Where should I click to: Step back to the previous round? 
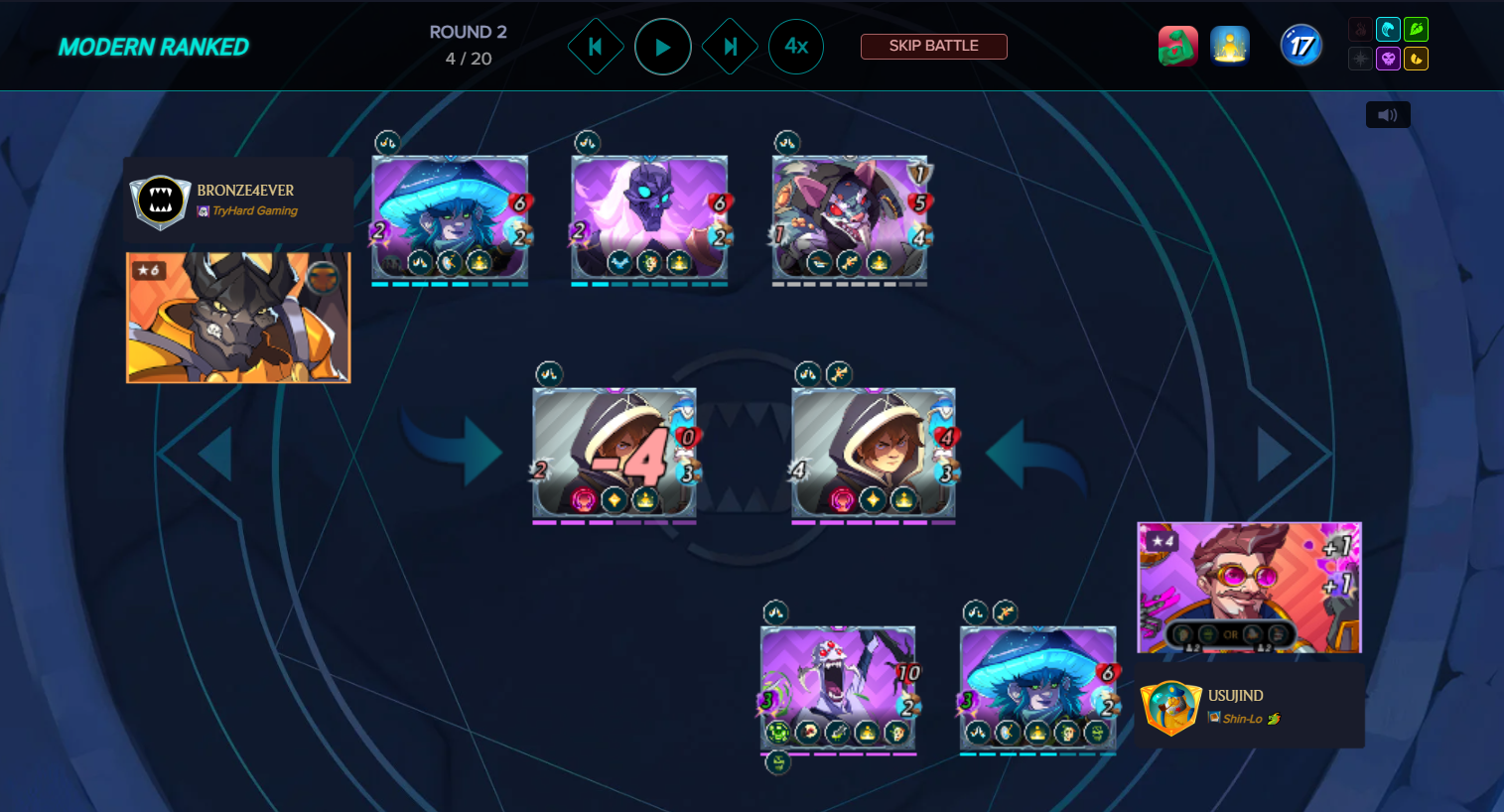(x=595, y=47)
